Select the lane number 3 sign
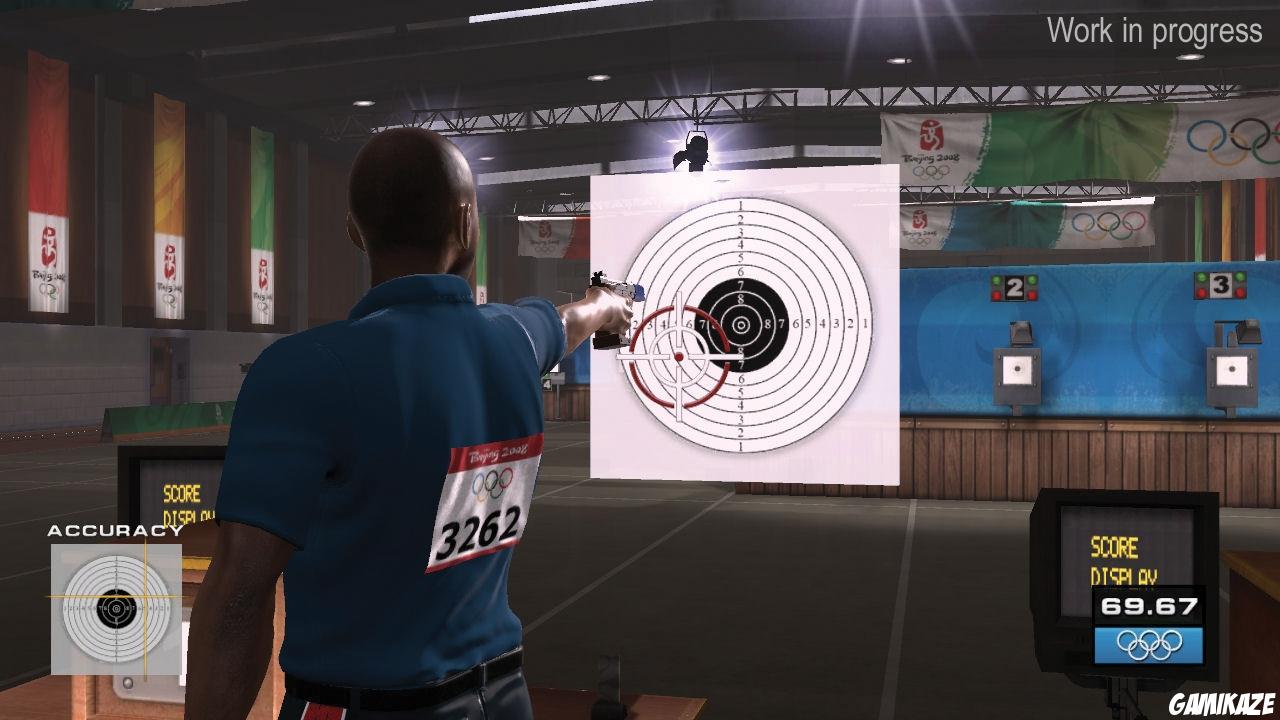 [x=1220, y=284]
